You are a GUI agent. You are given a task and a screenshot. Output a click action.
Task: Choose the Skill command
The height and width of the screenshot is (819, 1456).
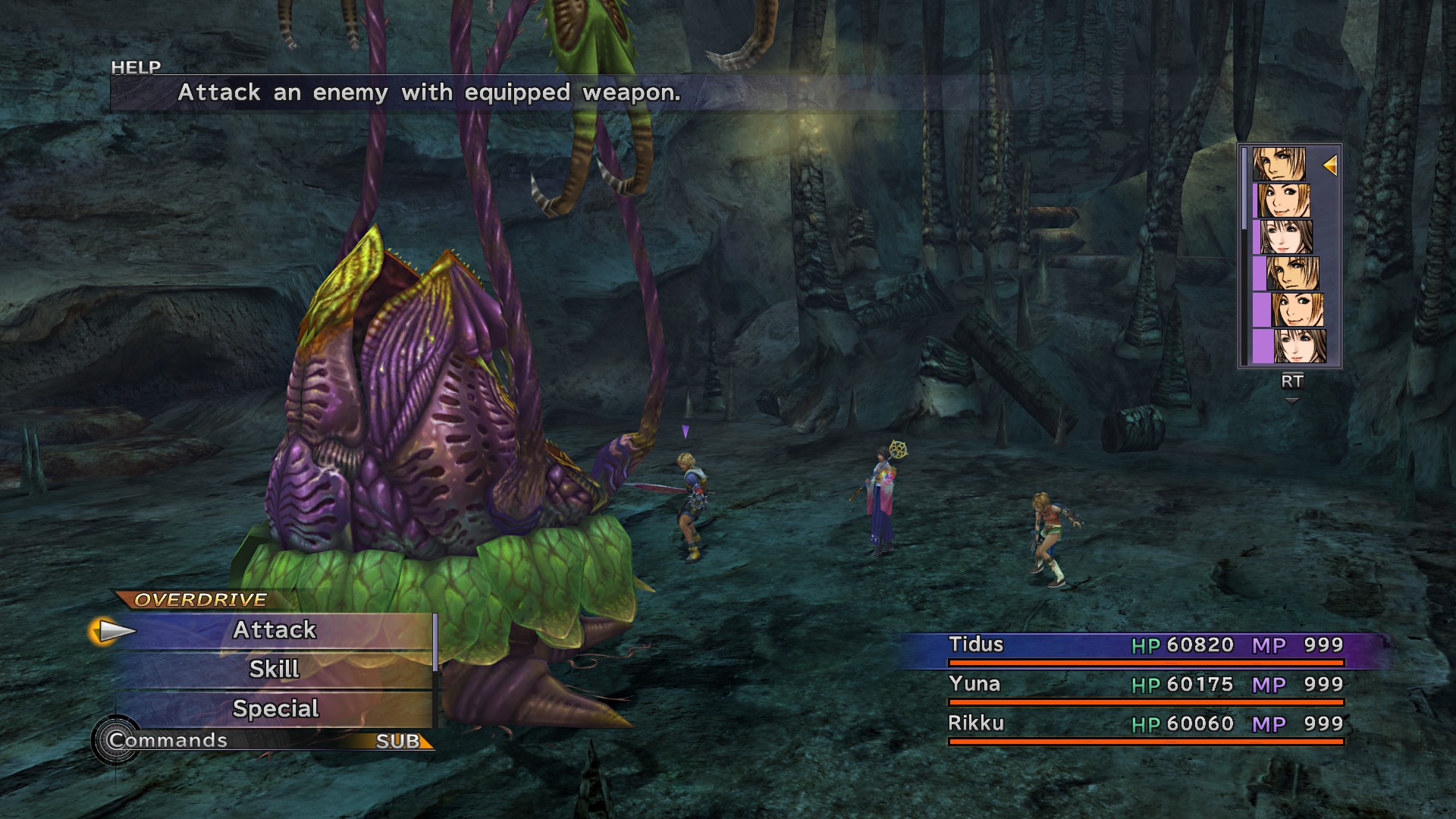point(275,670)
